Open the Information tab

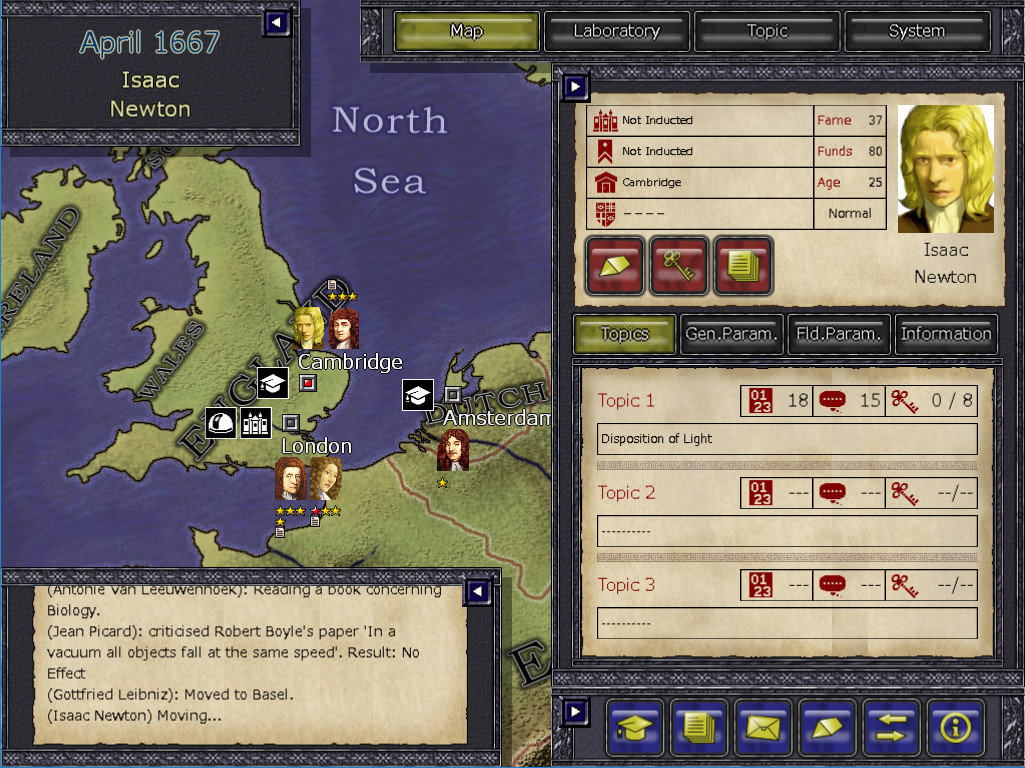[946, 334]
